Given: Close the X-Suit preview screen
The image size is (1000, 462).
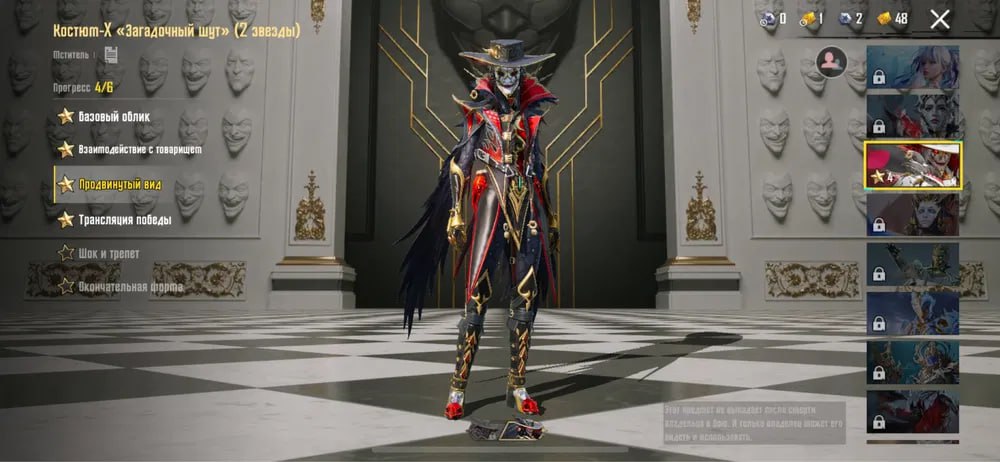Looking at the screenshot, I should 940,18.
